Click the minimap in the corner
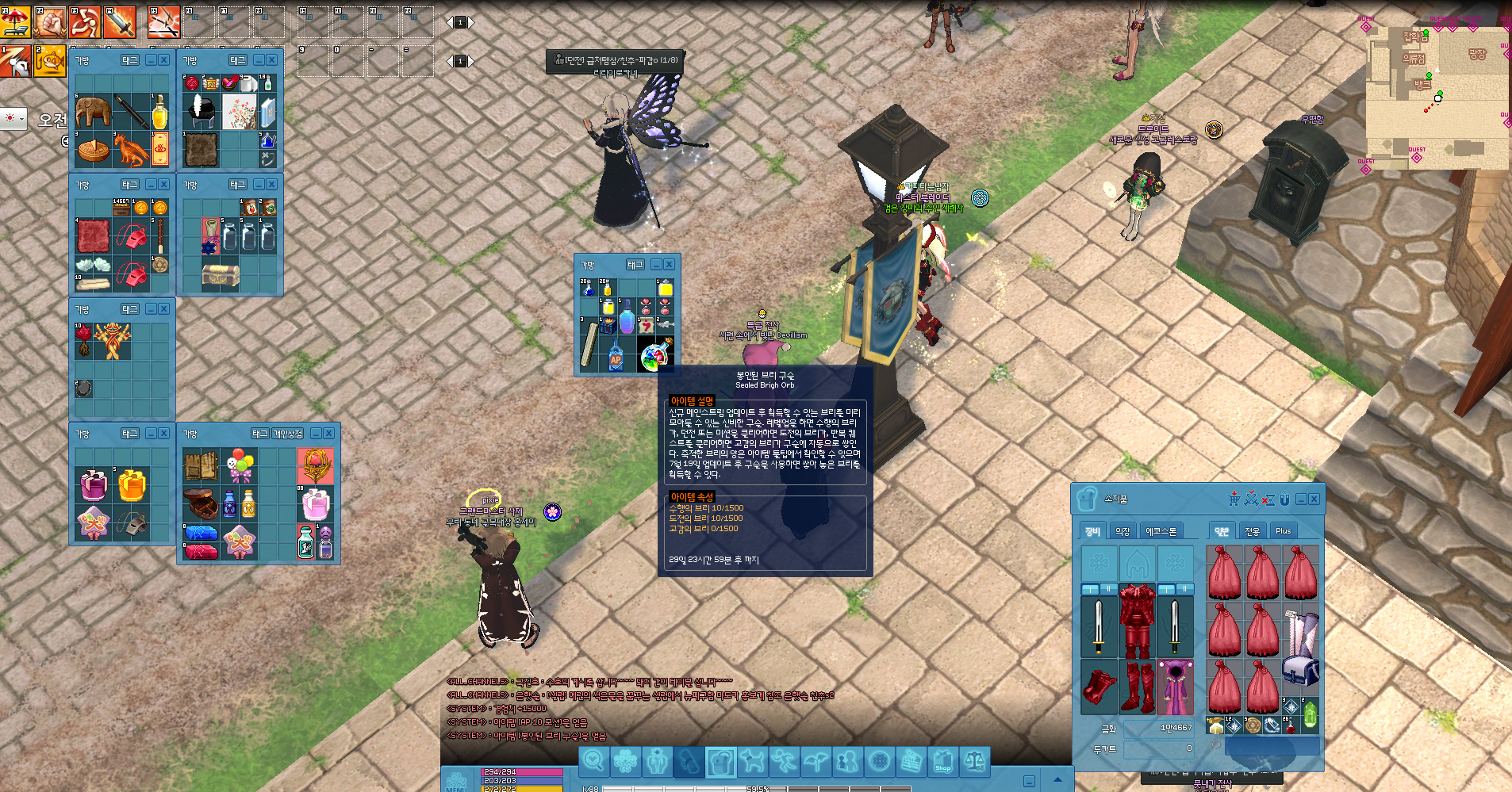 (x=1437, y=95)
